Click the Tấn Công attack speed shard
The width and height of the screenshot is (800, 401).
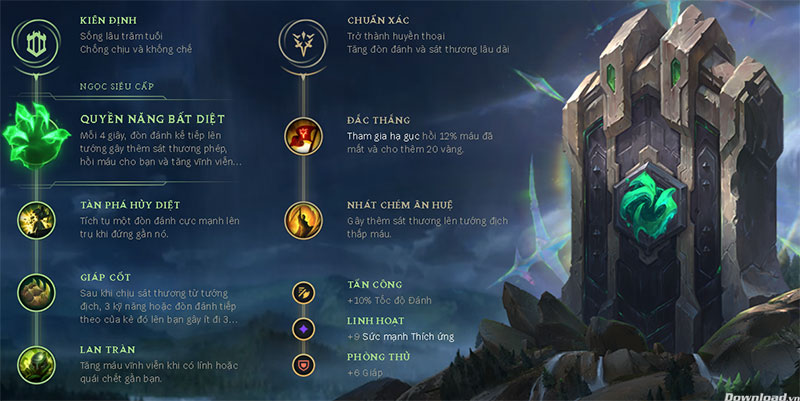303,292
